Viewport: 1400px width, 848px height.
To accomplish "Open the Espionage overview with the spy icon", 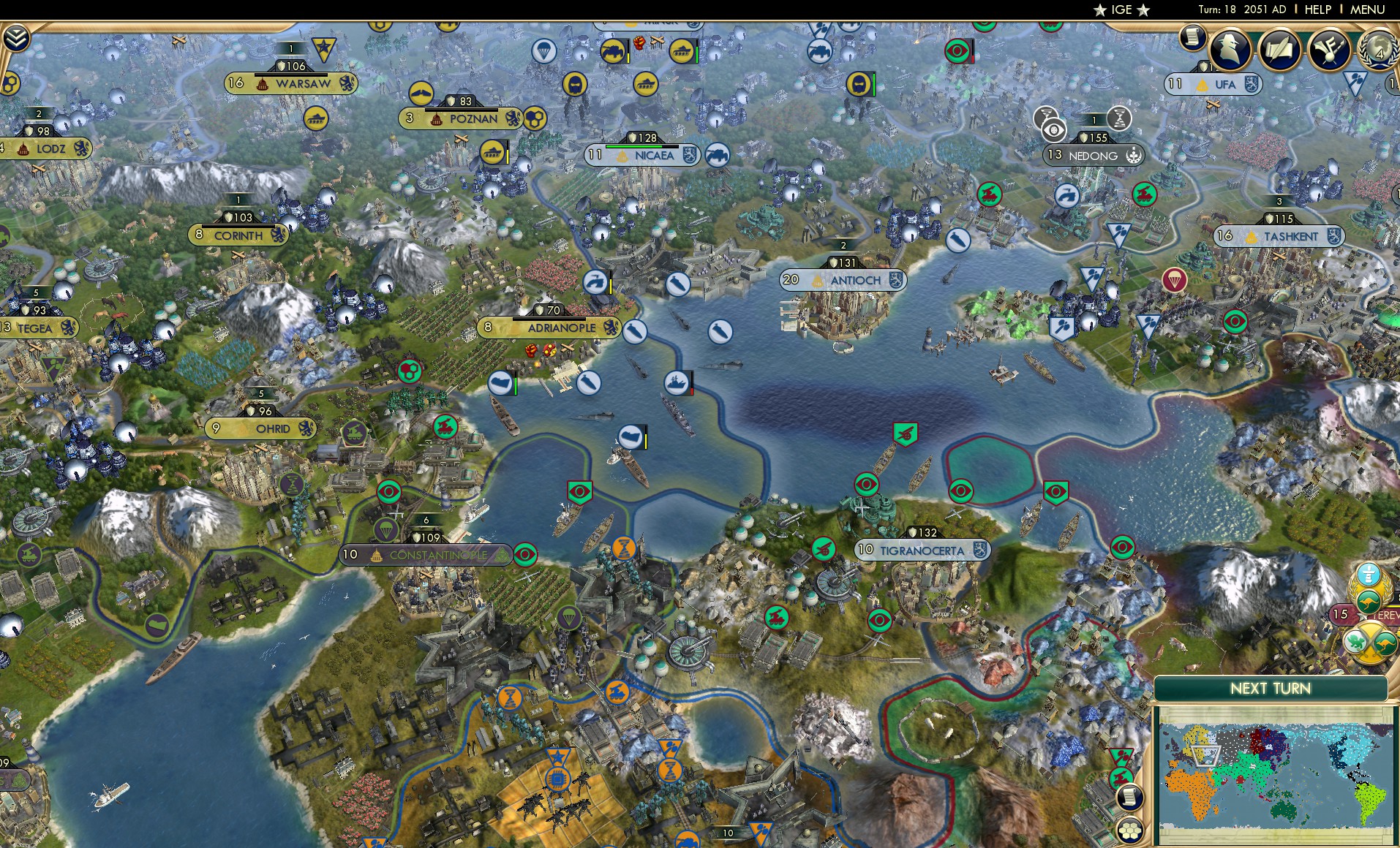I will coord(1230,50).
